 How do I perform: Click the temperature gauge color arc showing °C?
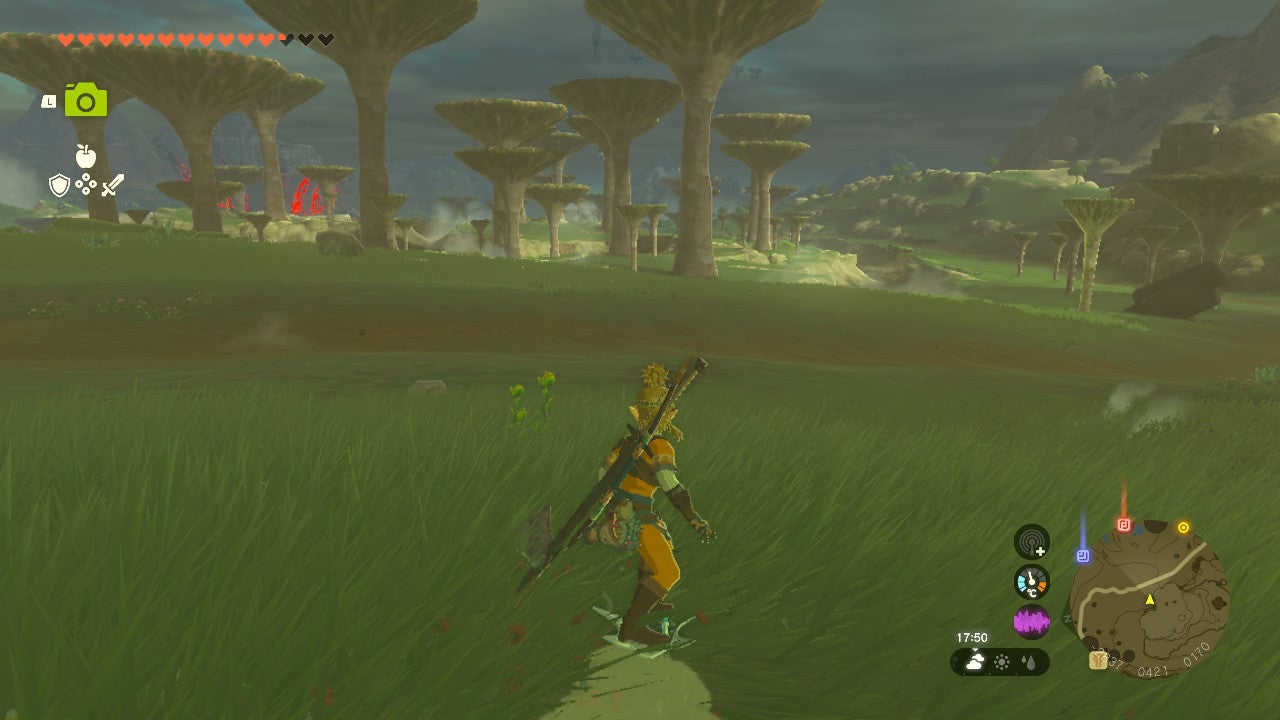coord(1031,583)
